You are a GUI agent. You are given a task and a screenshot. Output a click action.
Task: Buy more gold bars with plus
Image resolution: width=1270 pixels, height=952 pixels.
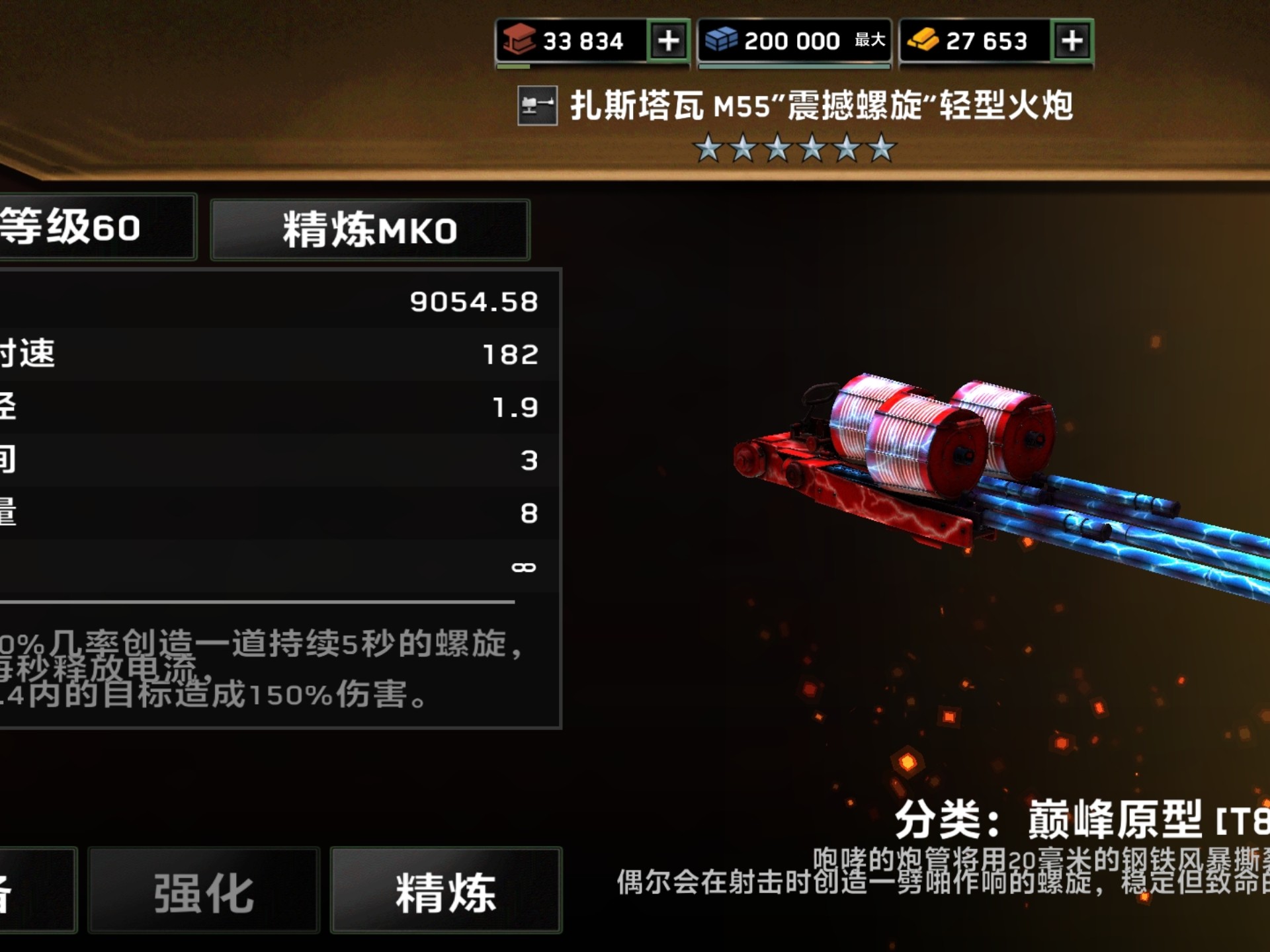[1072, 41]
